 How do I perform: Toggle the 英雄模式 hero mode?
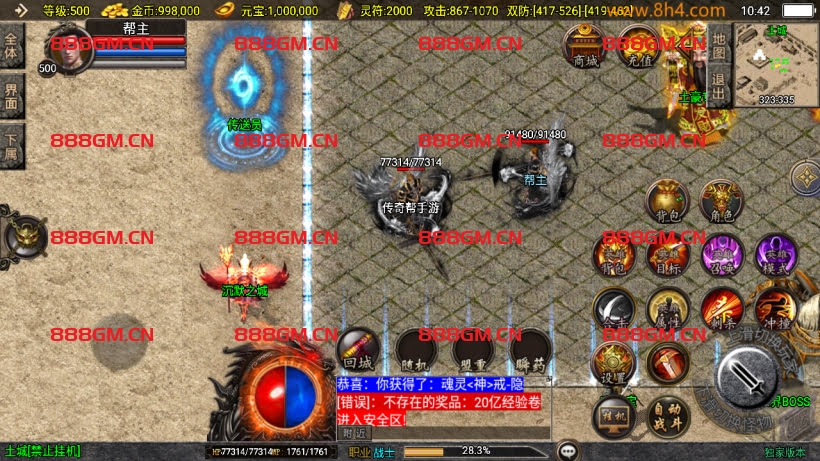click(774, 254)
